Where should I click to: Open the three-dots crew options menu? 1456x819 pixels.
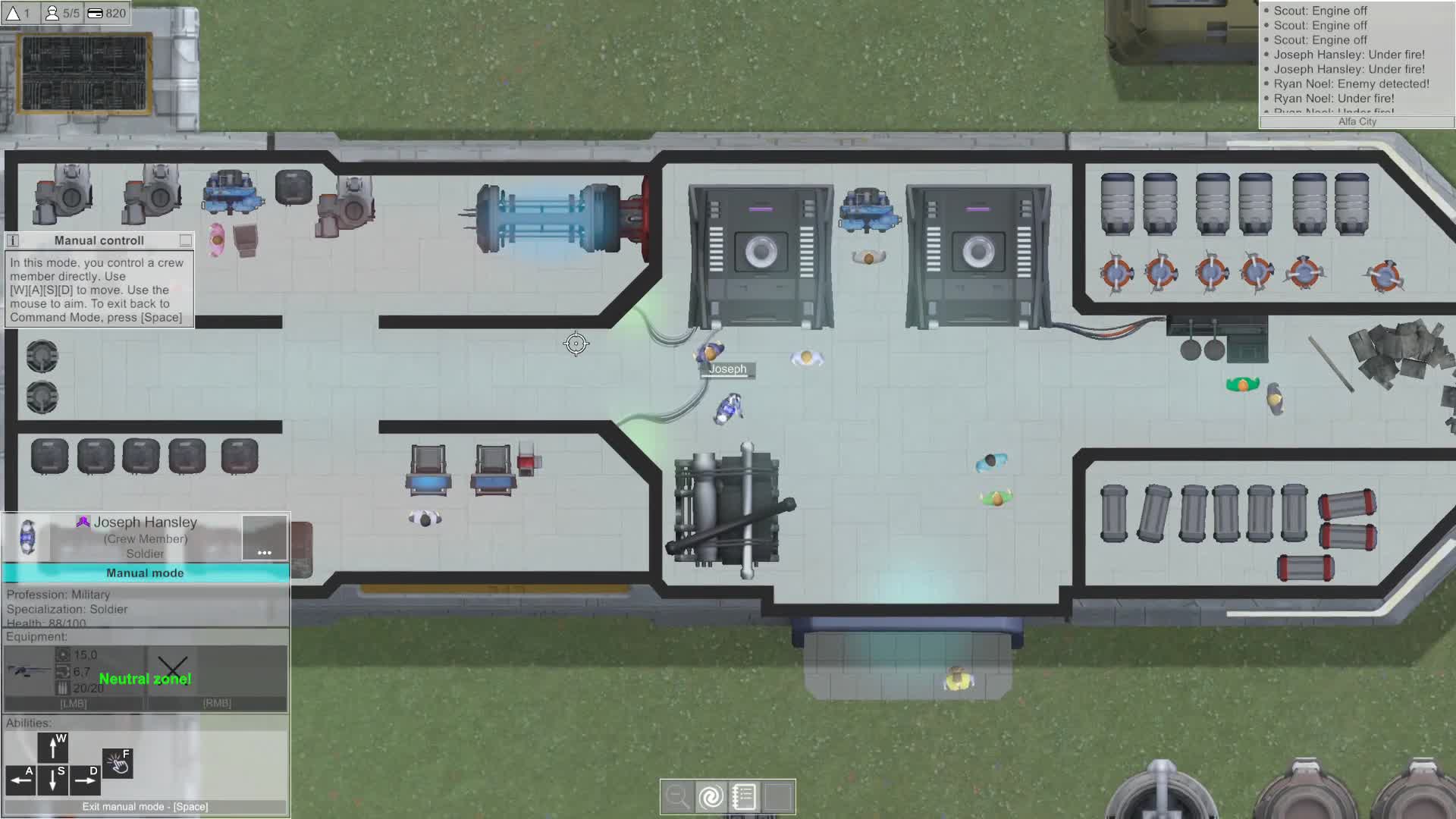(264, 553)
